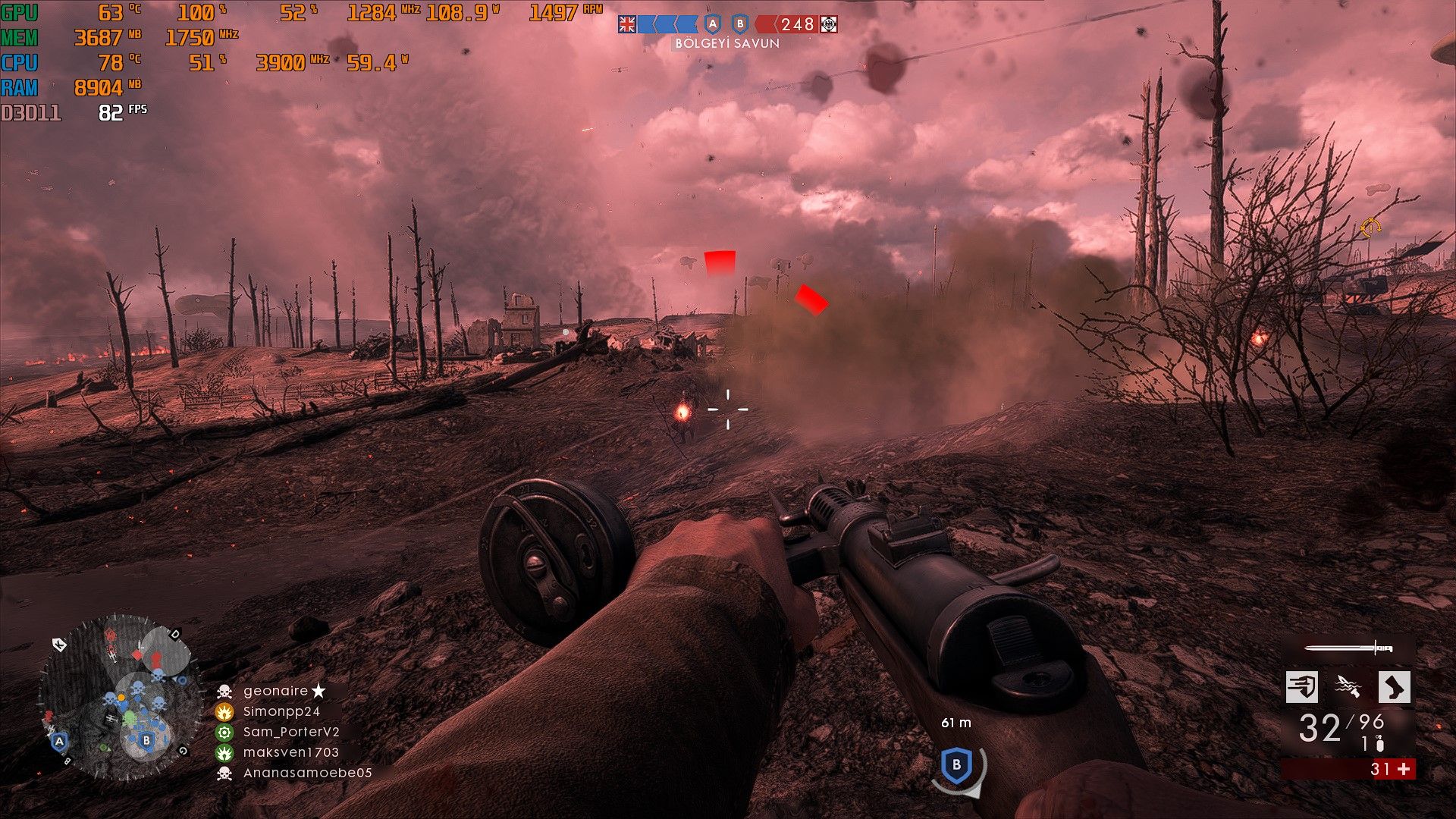This screenshot has height=819, width=1456.
Task: Select squad member Simonpp24
Action: click(281, 711)
